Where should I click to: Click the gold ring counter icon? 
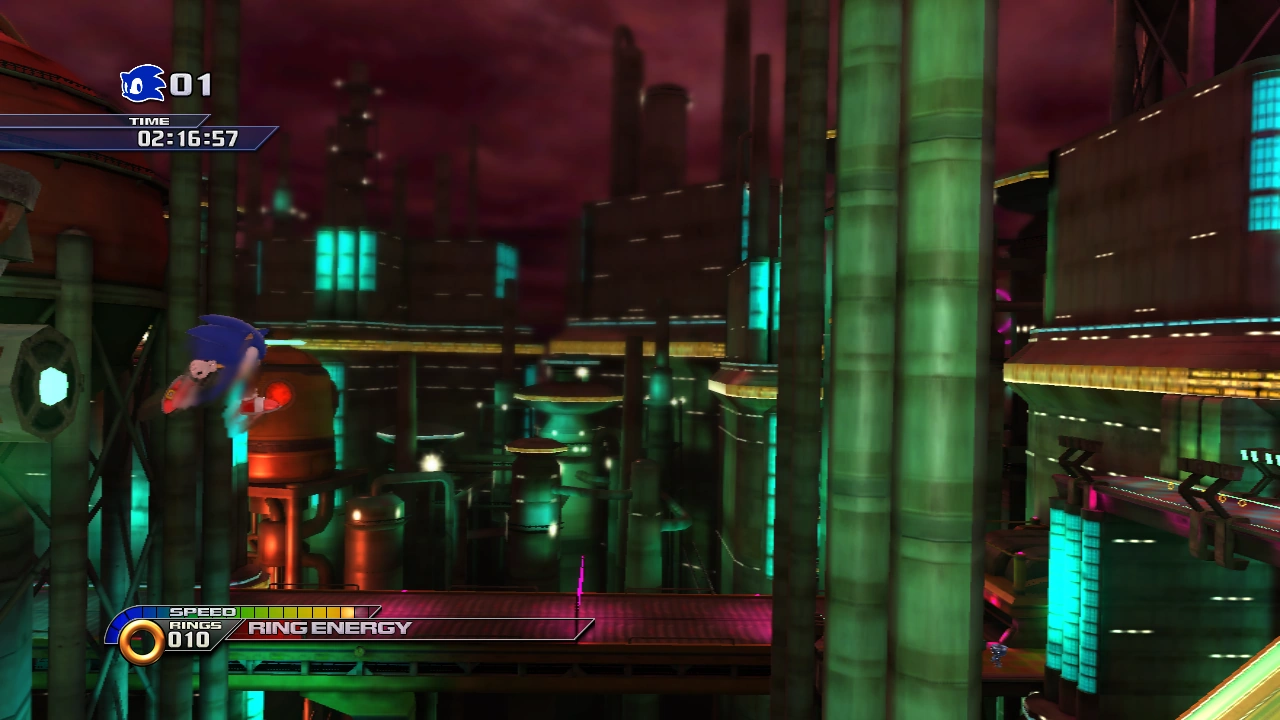[x=141, y=641]
